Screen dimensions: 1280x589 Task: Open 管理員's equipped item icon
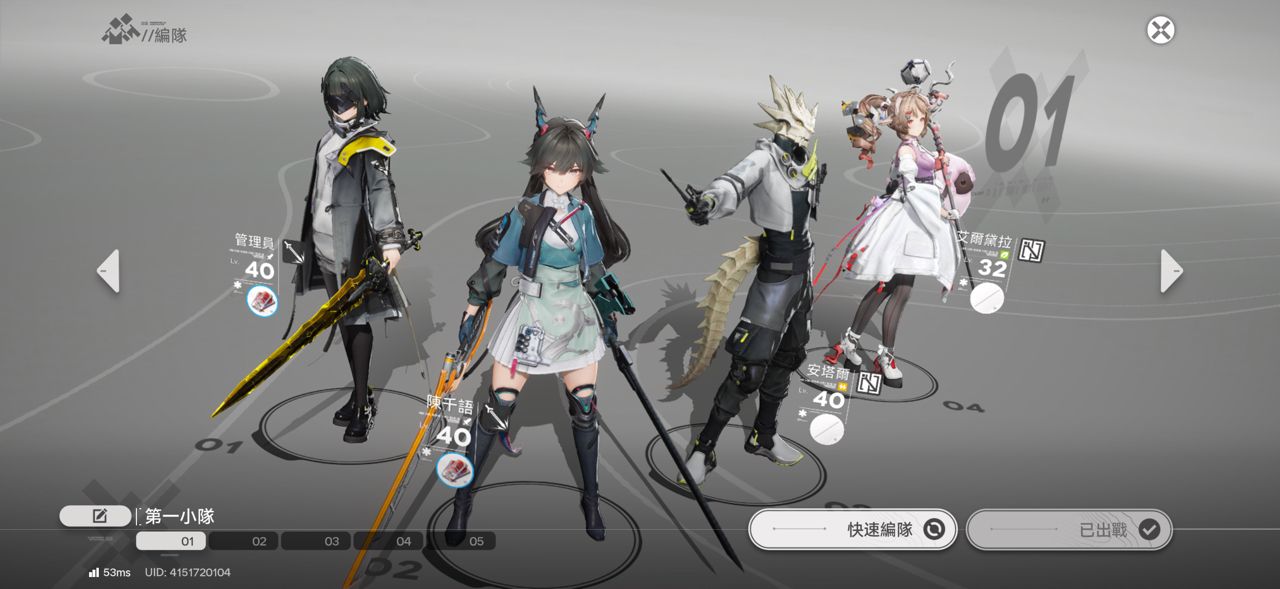(262, 300)
